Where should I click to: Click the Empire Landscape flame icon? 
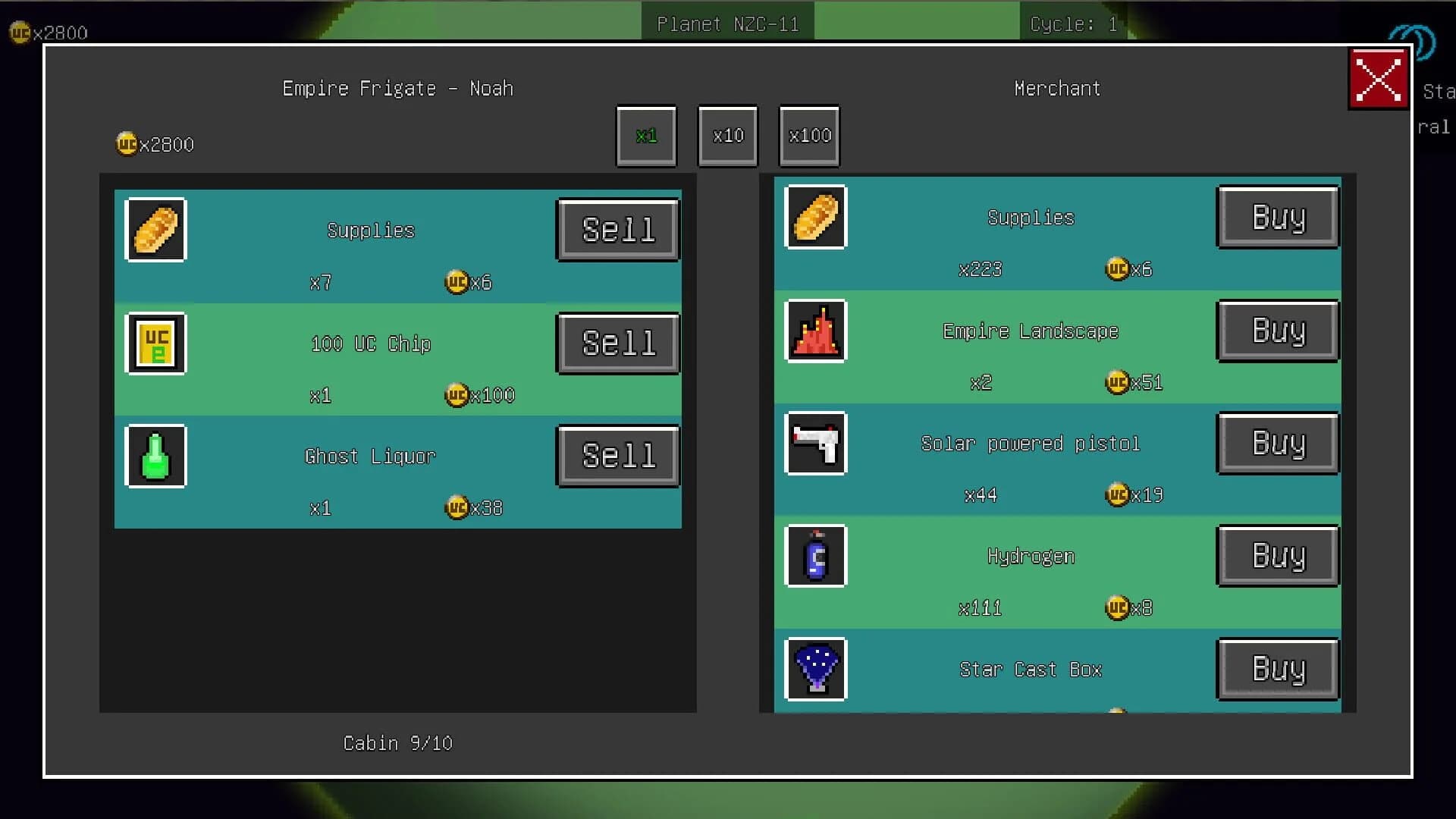pyautogui.click(x=815, y=331)
